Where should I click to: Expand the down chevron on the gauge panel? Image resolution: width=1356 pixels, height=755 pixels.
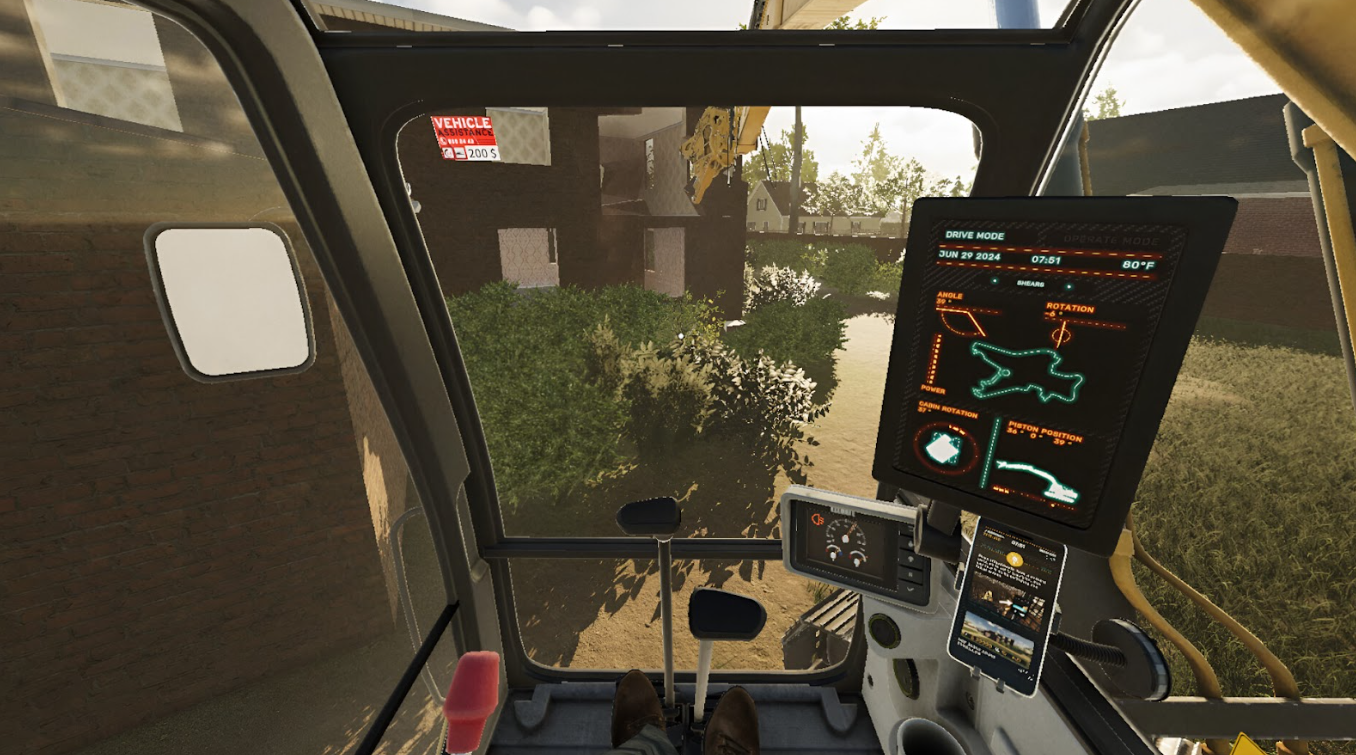[909, 589]
